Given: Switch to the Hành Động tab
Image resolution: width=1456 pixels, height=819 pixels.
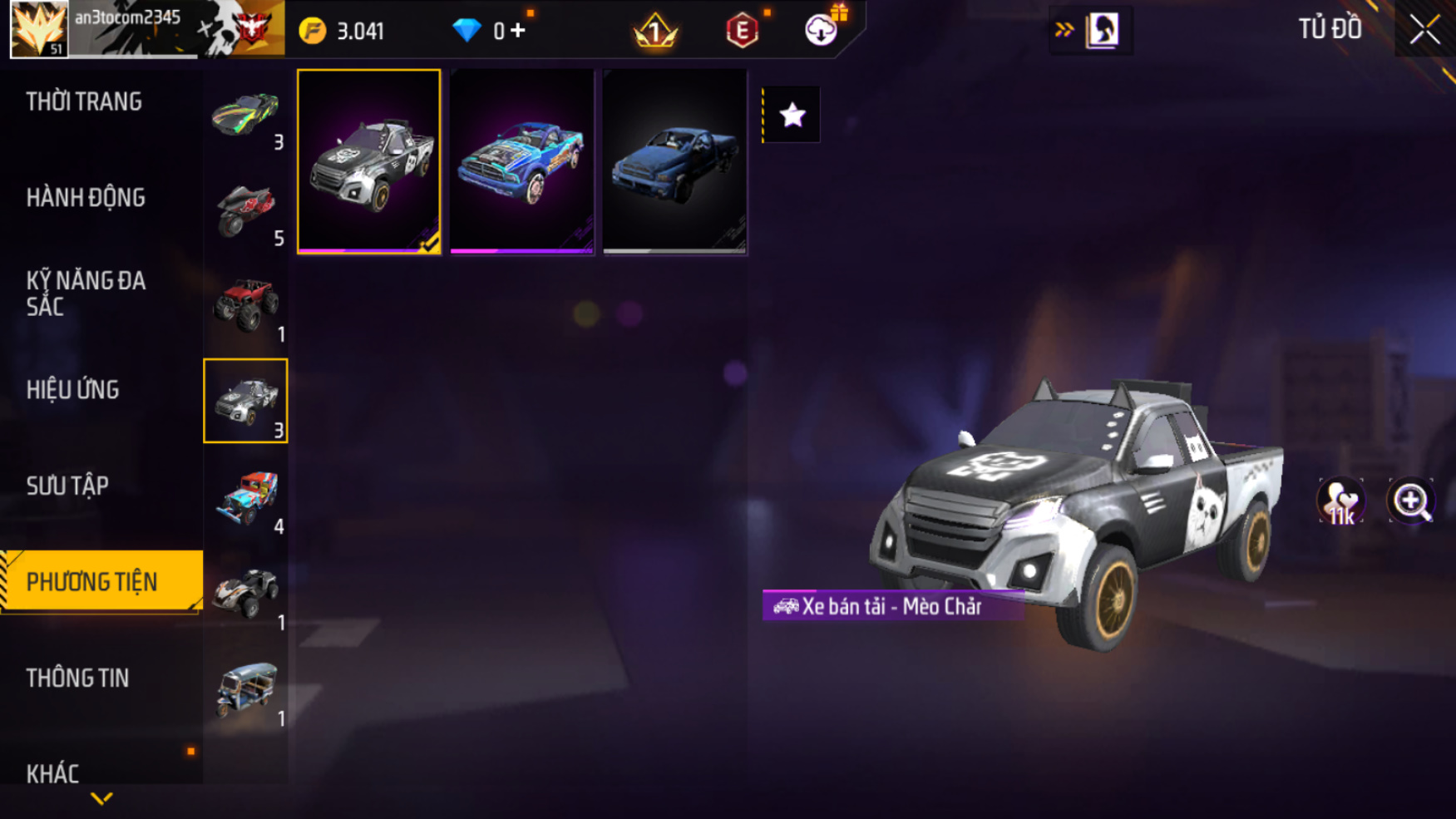Looking at the screenshot, I should (x=86, y=198).
